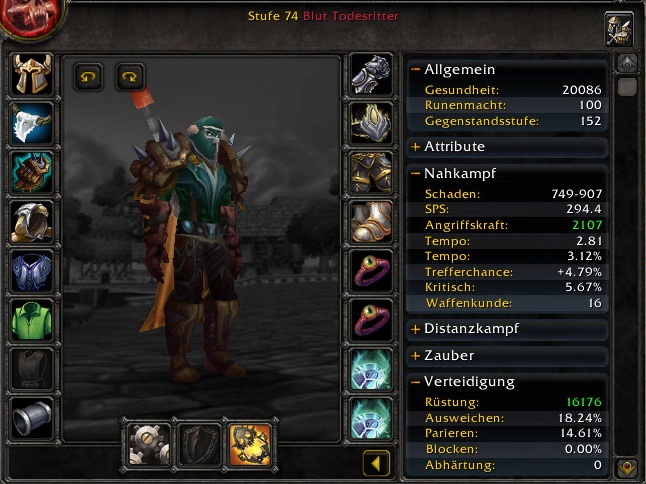
Task: Collapse the Verteidigung section
Action: pyautogui.click(x=415, y=382)
